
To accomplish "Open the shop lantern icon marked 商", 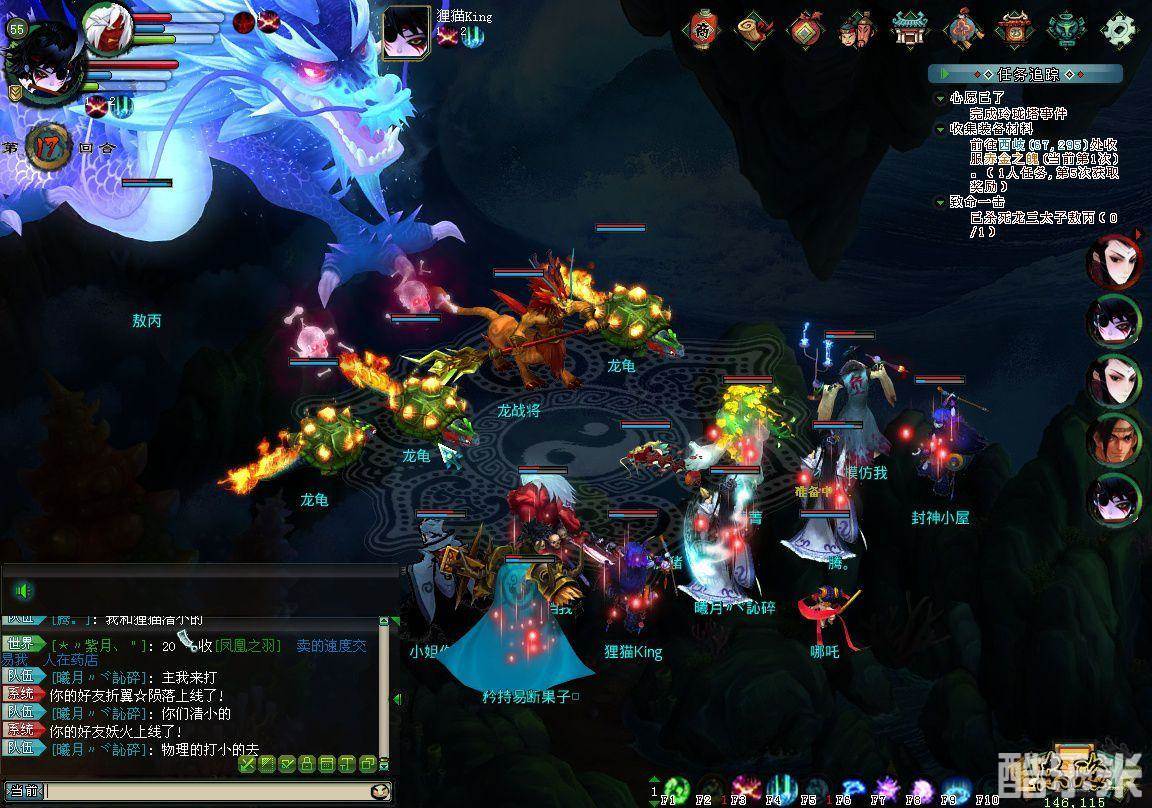I will coord(703,30).
